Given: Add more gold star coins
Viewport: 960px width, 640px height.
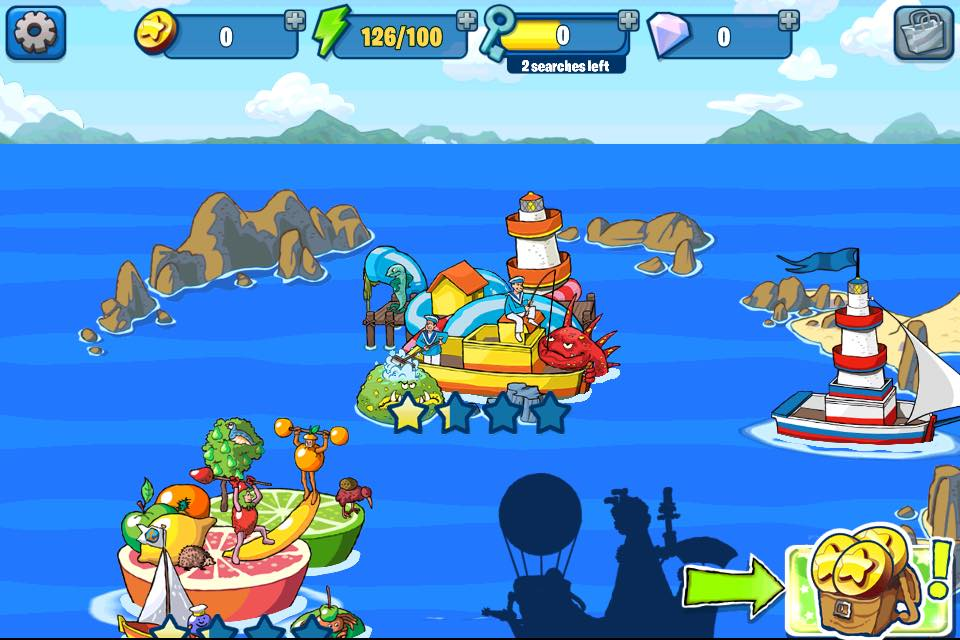Looking at the screenshot, I should [295, 20].
